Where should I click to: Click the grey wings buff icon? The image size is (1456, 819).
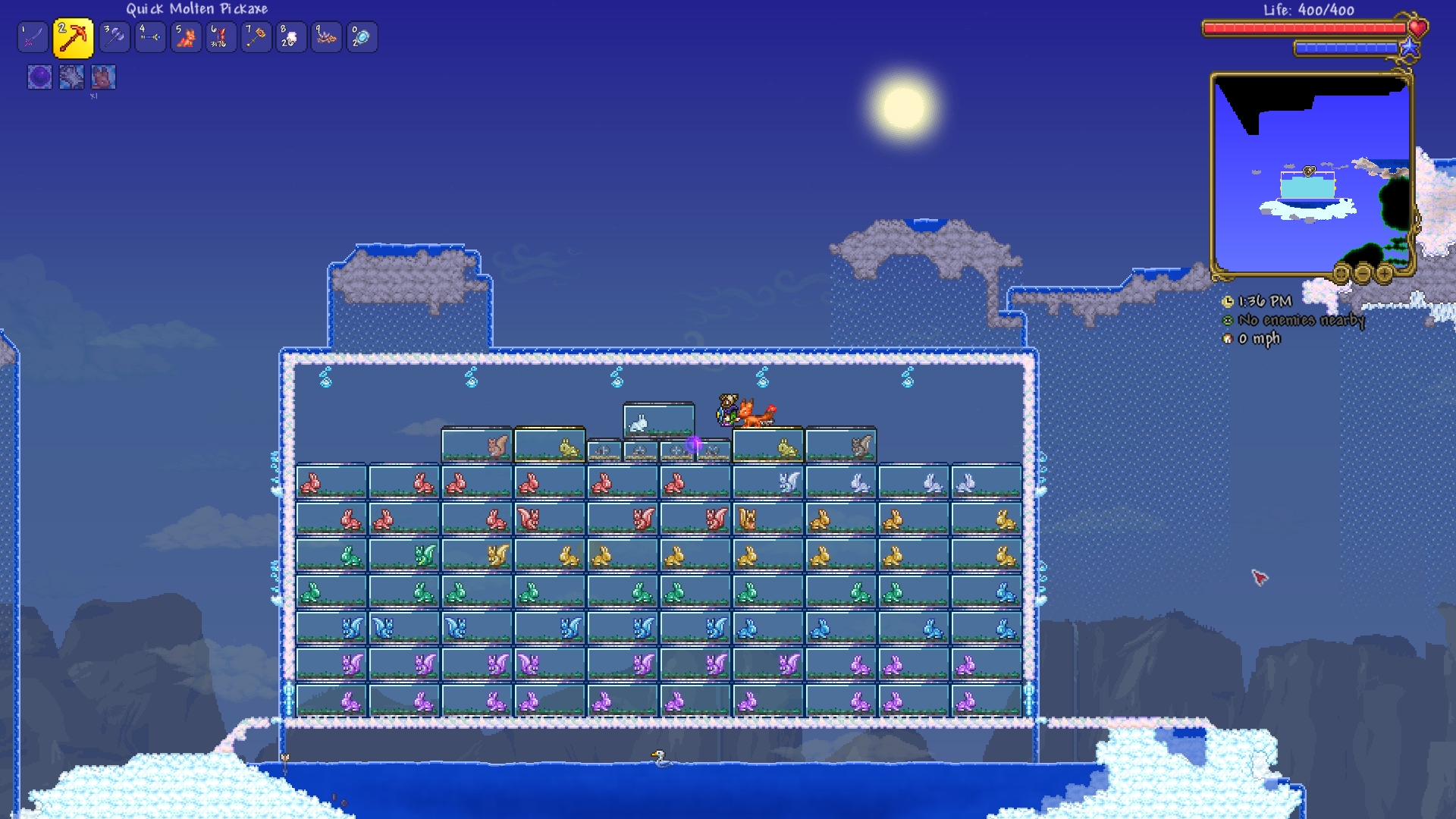tap(71, 77)
